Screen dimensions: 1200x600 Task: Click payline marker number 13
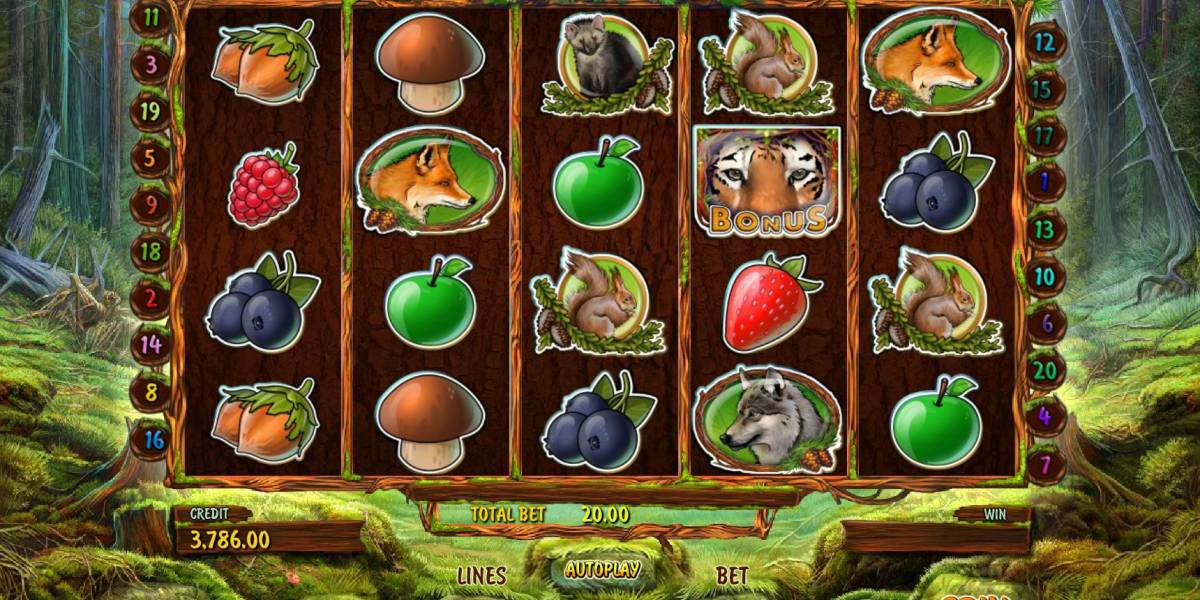click(x=1044, y=229)
